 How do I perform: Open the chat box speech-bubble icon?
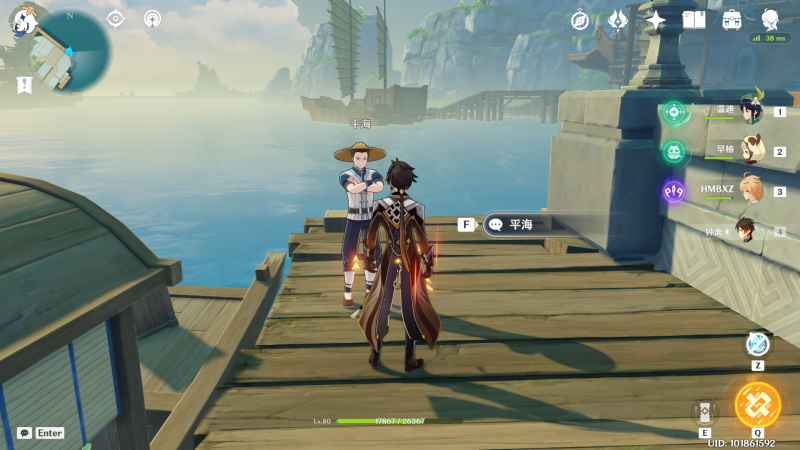[24, 433]
